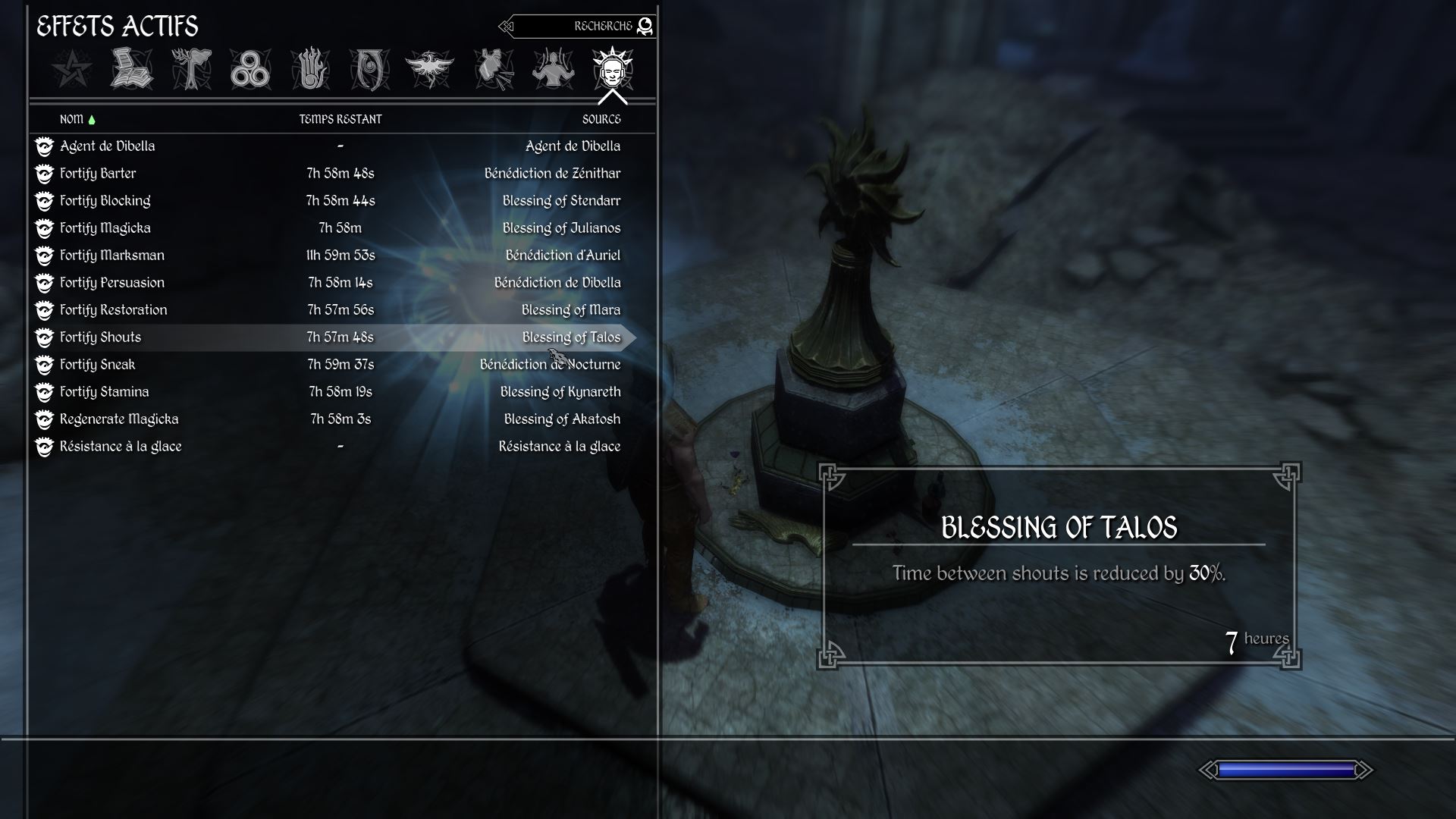Viewport: 1456px width, 819px height.
Task: Select the Agent de Dibella effect
Action: (x=108, y=146)
